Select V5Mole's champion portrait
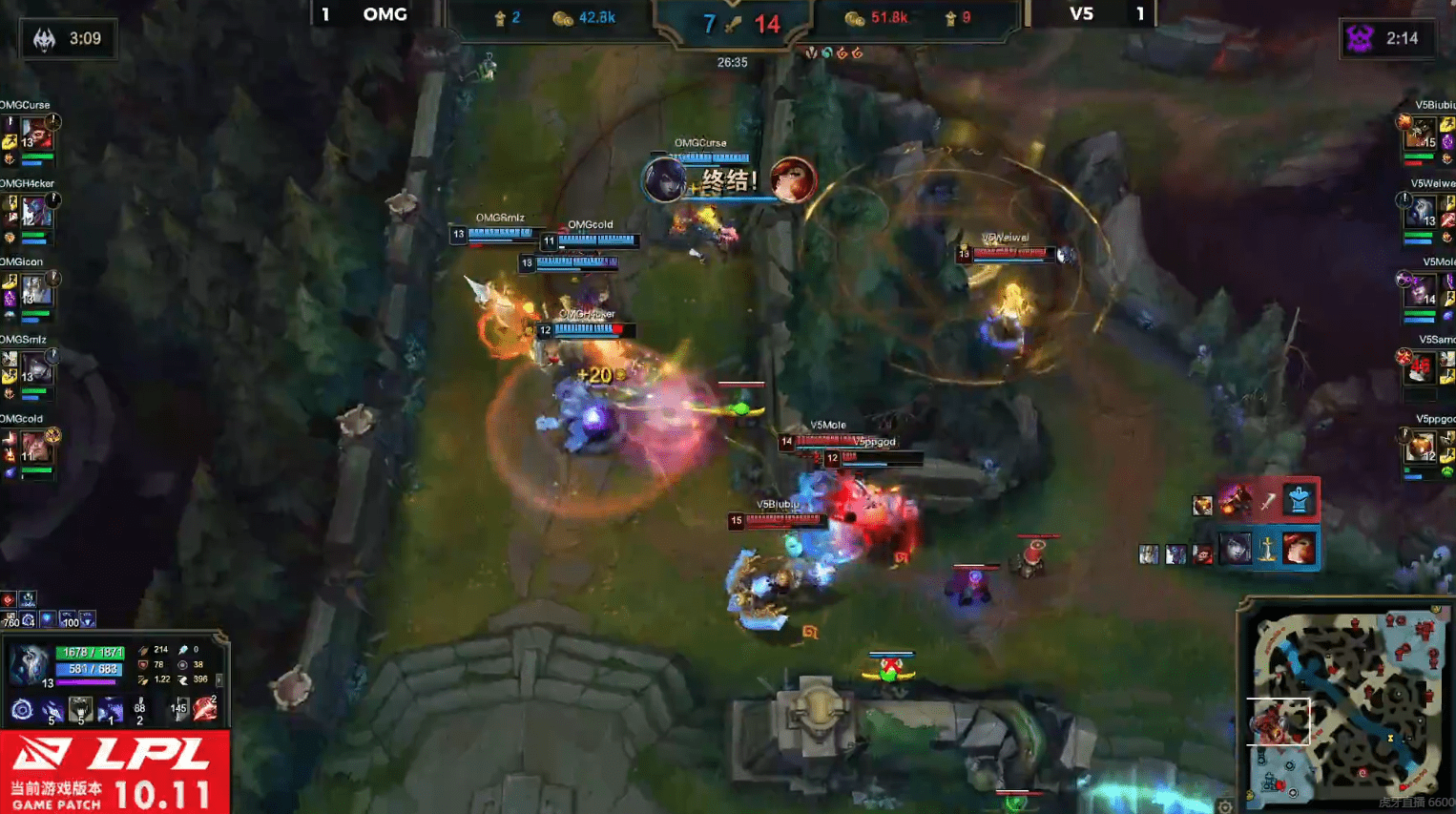The height and width of the screenshot is (814, 1456). [x=1422, y=290]
